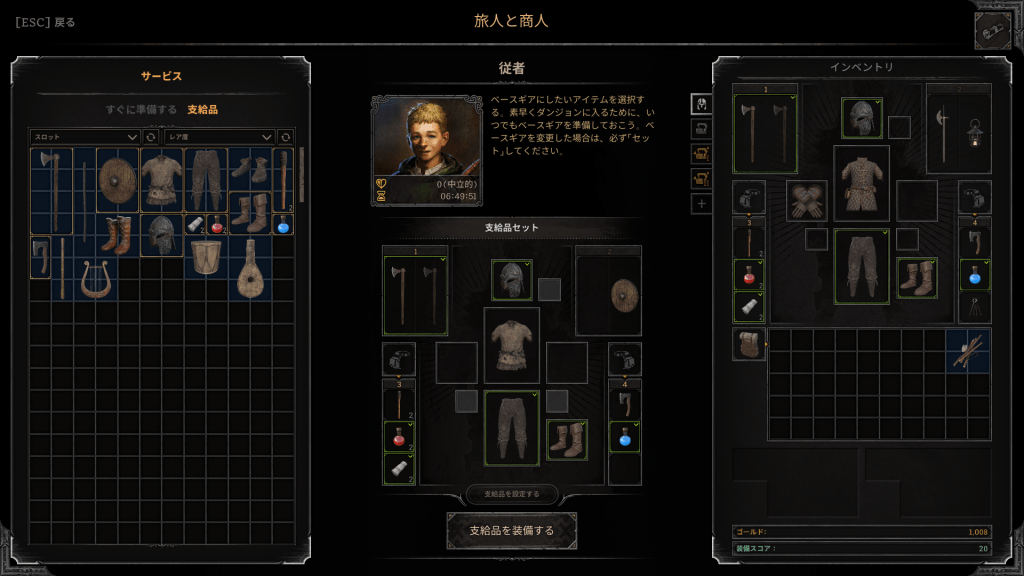Switch to the すぐに準備する tab
This screenshot has width=1024, height=576.
point(141,109)
